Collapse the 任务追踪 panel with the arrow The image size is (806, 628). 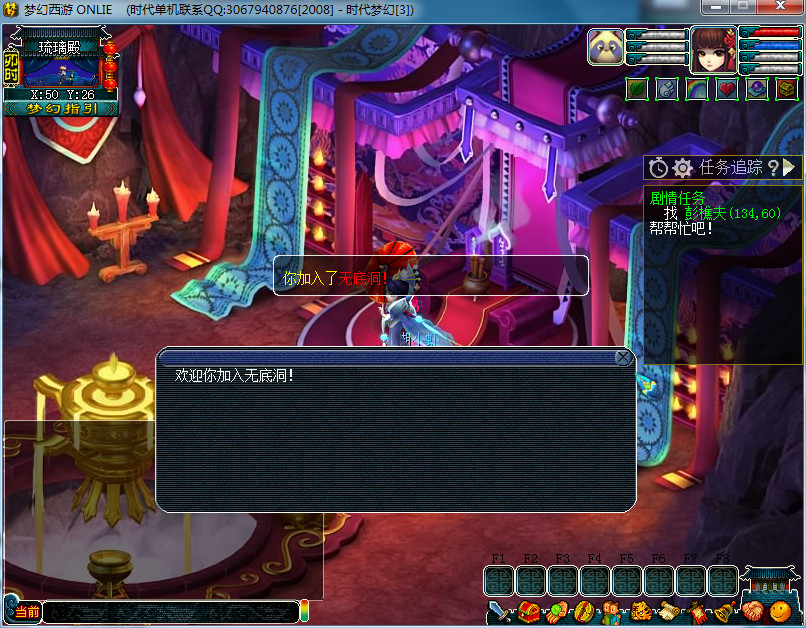coord(789,167)
